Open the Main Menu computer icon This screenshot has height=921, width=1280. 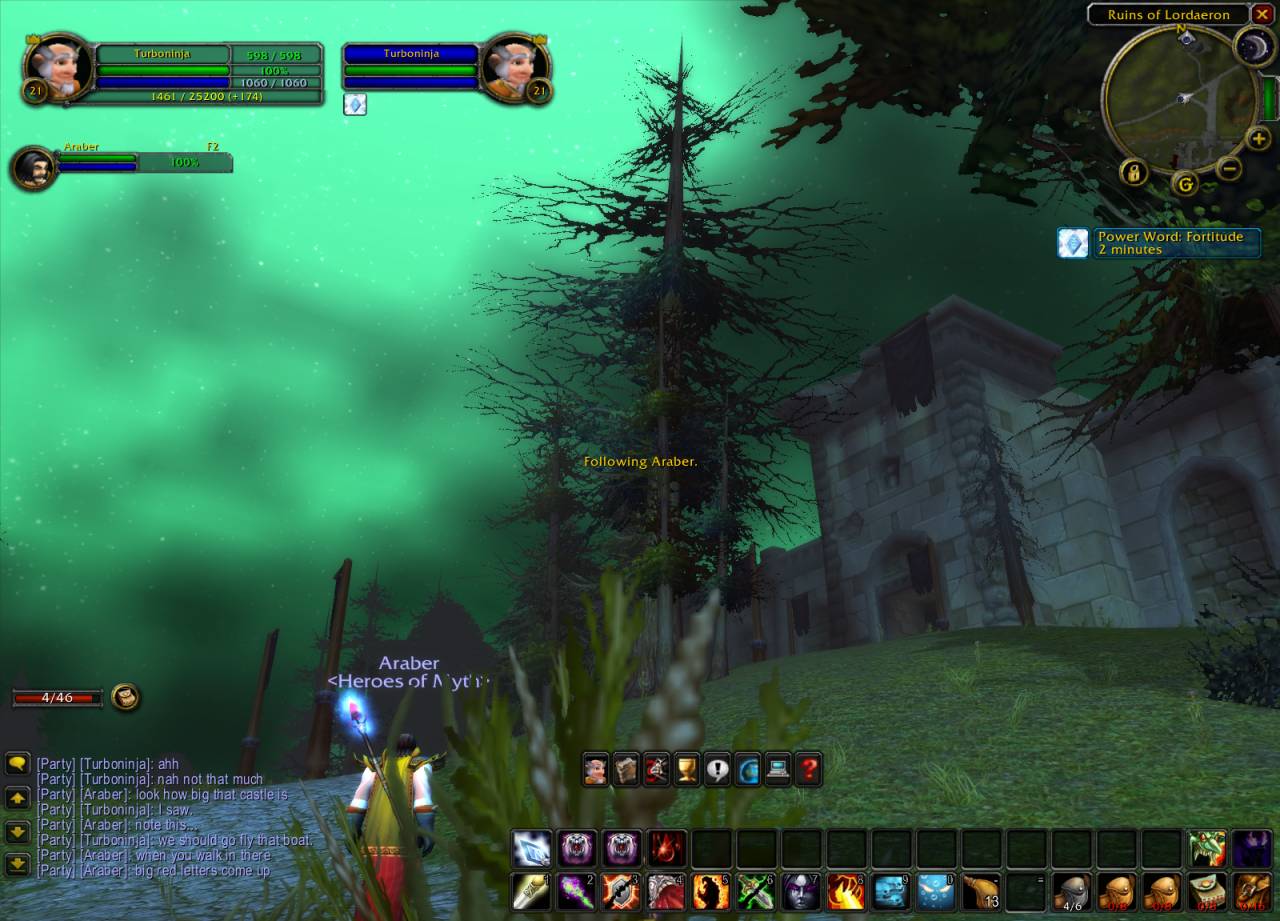coord(777,767)
